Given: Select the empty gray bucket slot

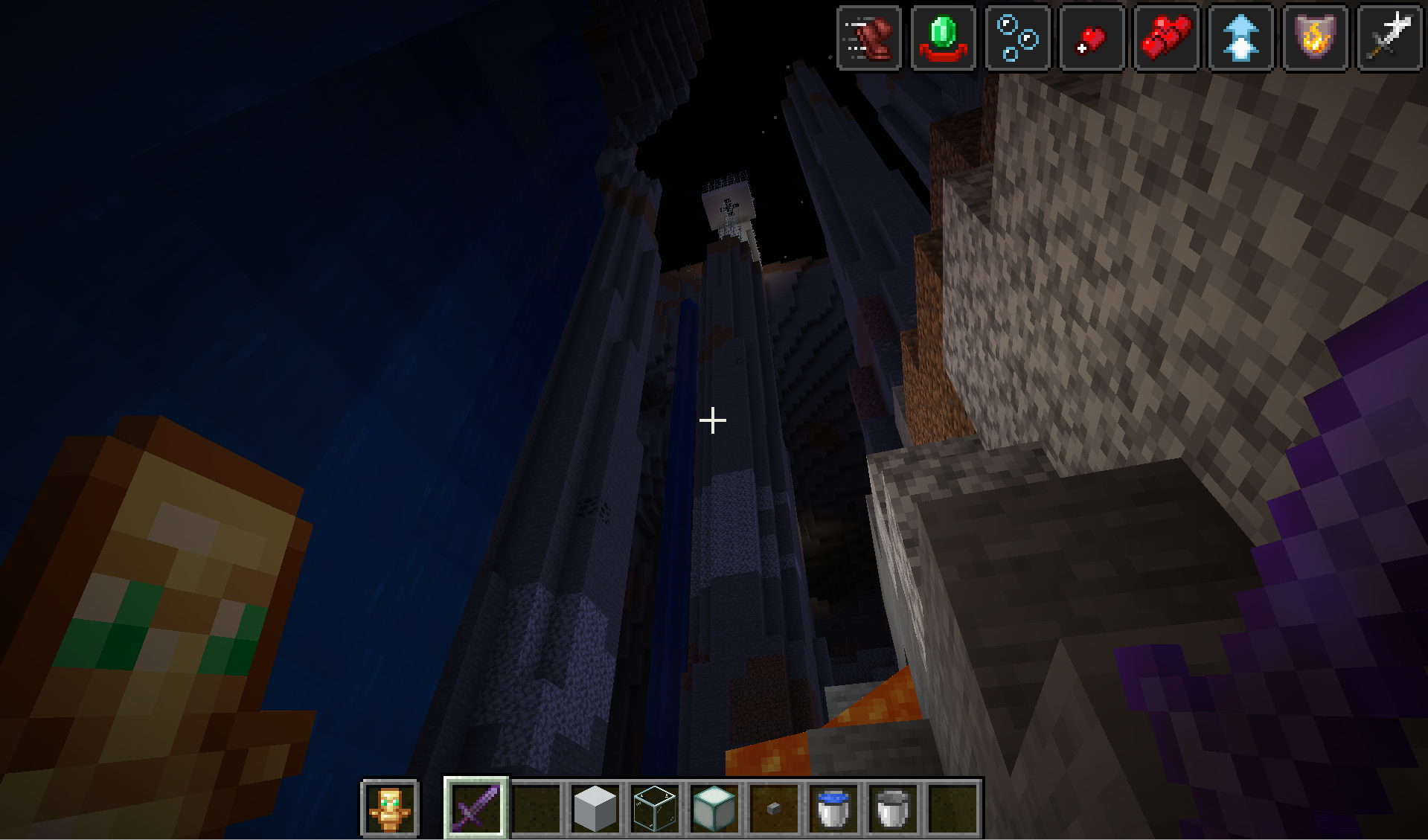Looking at the screenshot, I should [x=893, y=807].
